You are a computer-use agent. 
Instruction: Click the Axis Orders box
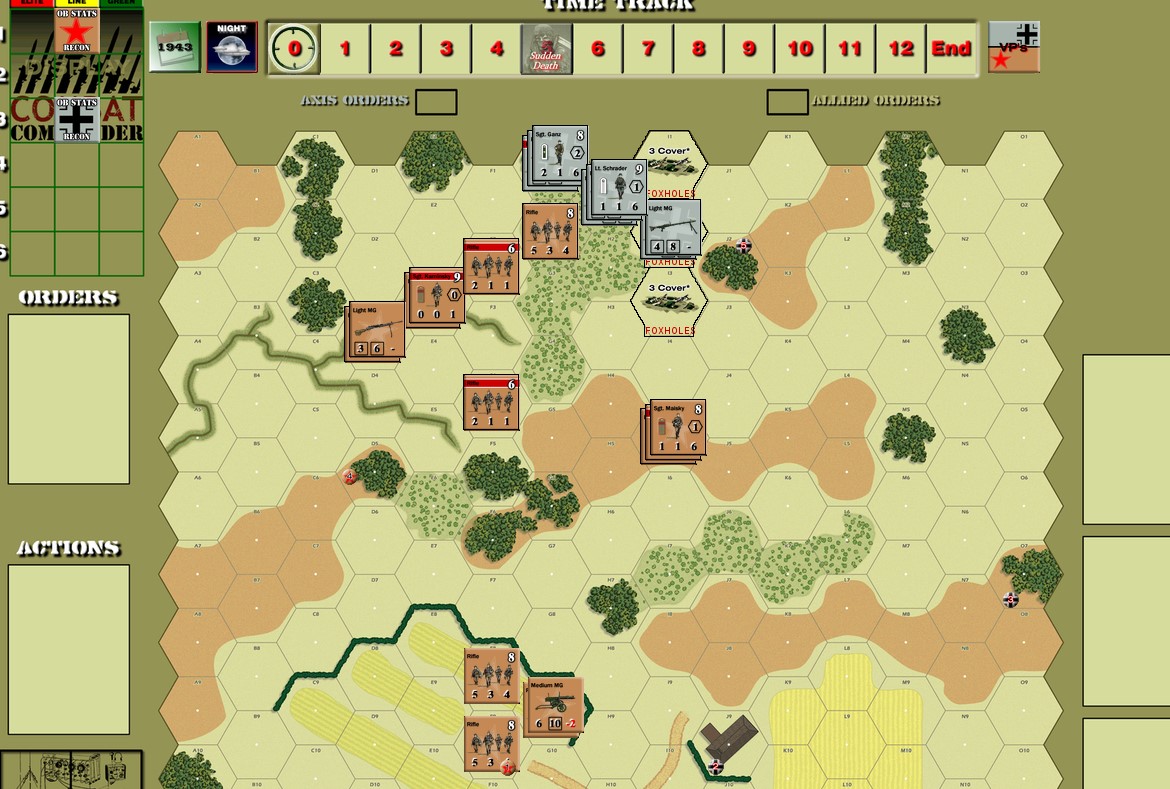pos(436,101)
